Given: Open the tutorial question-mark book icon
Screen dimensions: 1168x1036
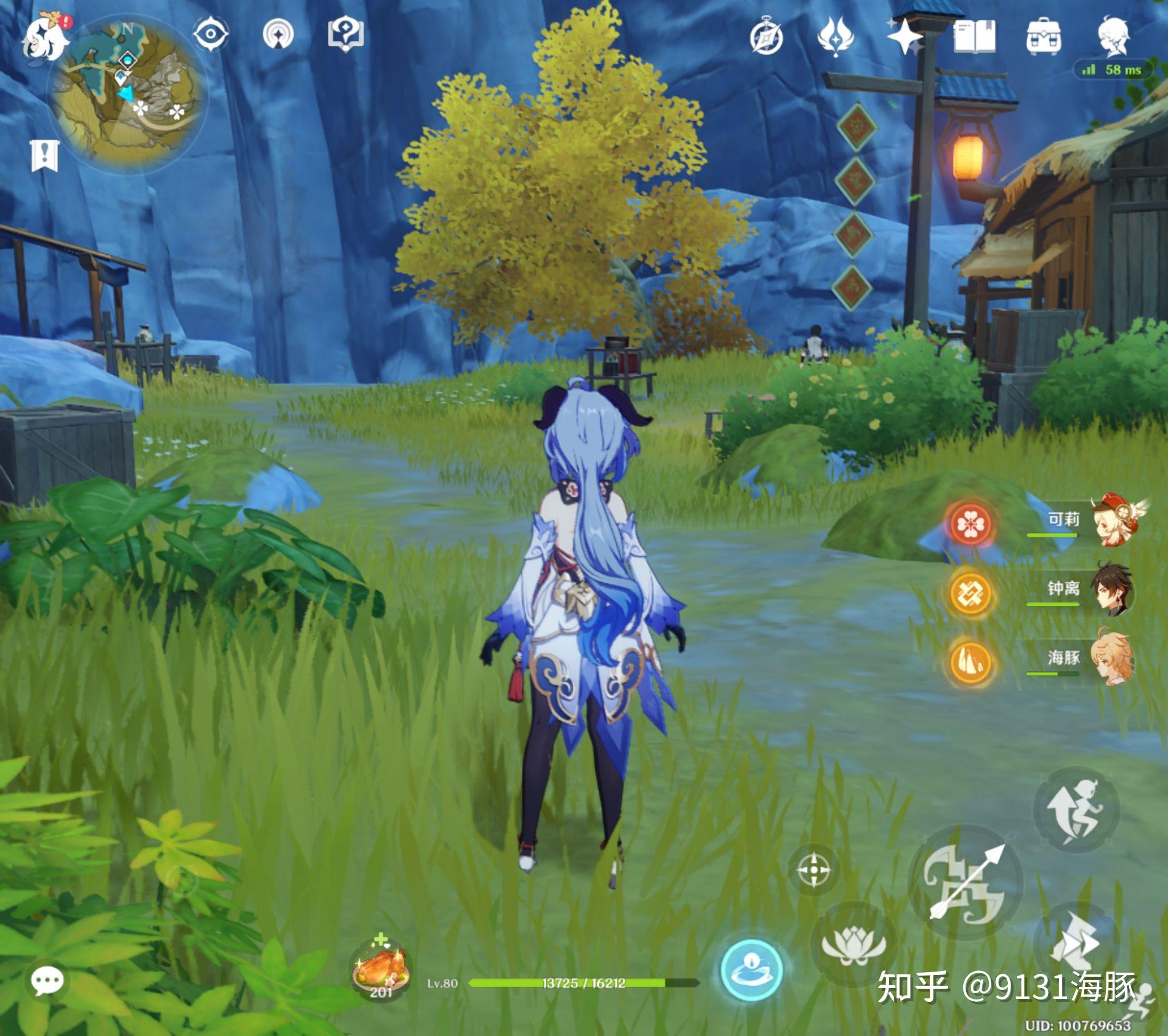Looking at the screenshot, I should 346,33.
